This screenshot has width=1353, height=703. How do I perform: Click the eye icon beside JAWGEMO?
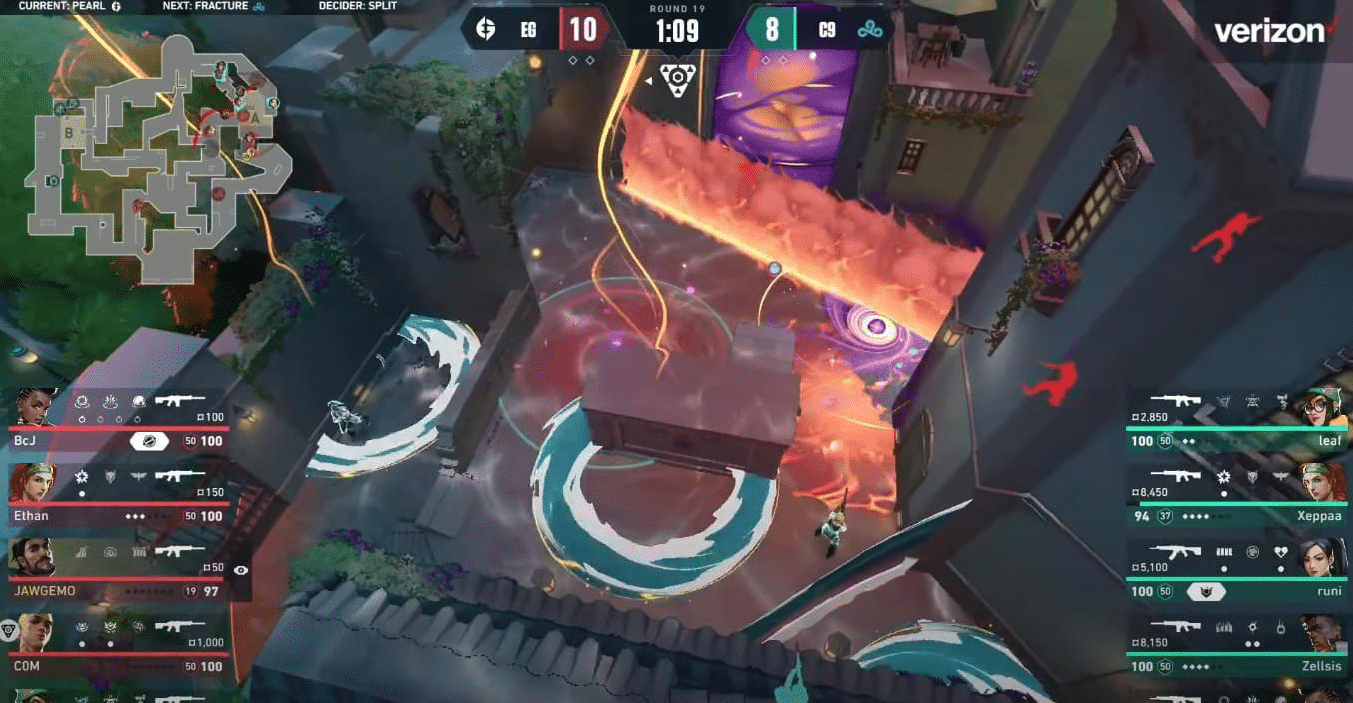point(240,570)
